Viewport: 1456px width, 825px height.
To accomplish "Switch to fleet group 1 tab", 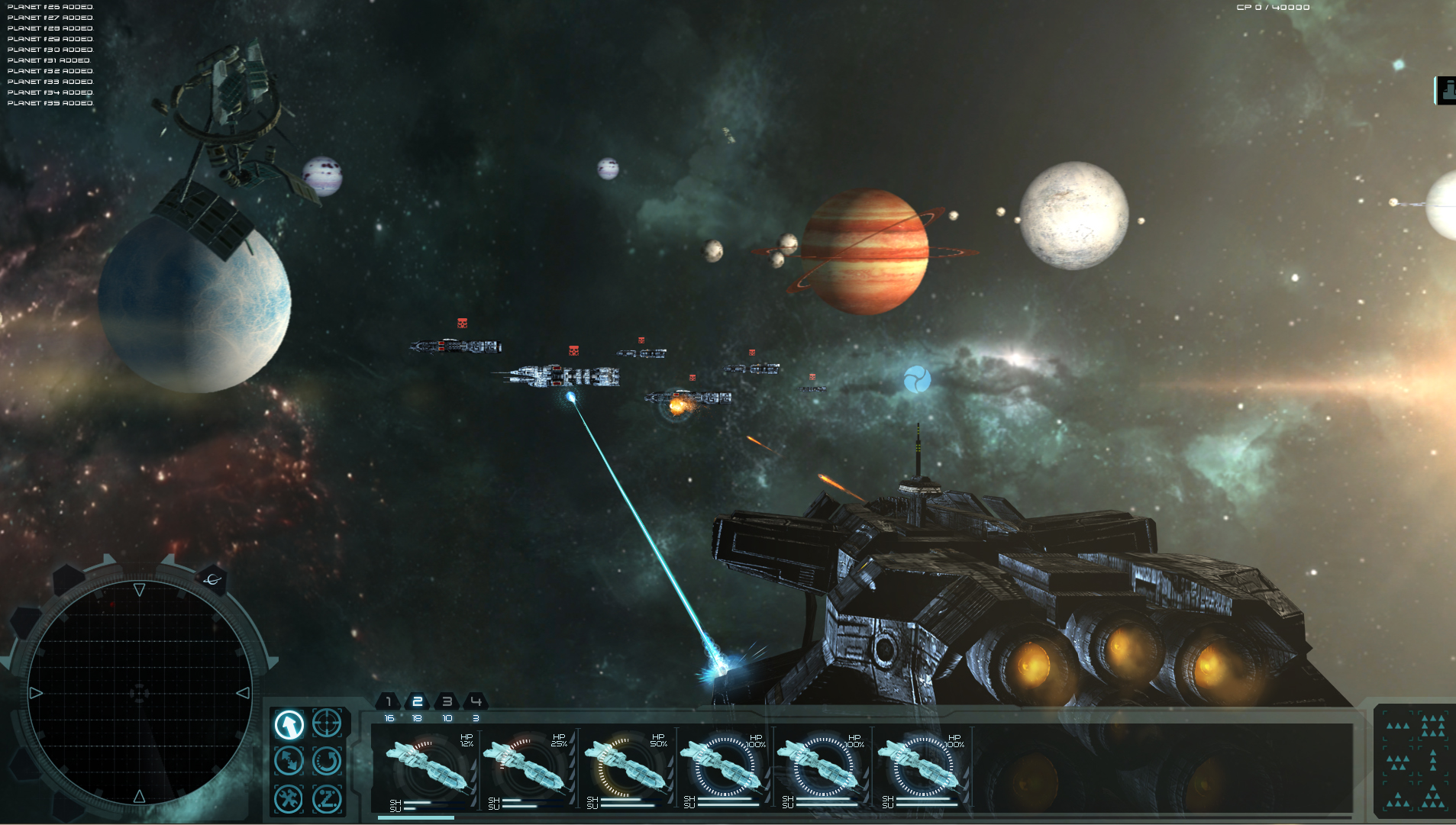I will click(x=388, y=701).
